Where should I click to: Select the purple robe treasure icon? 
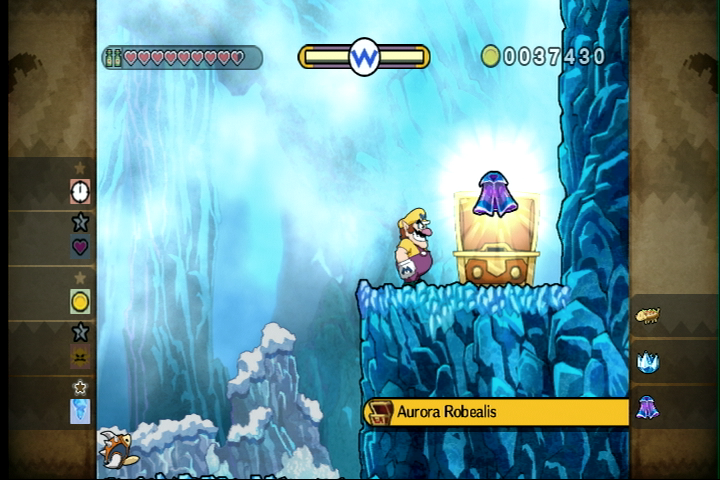tap(647, 408)
